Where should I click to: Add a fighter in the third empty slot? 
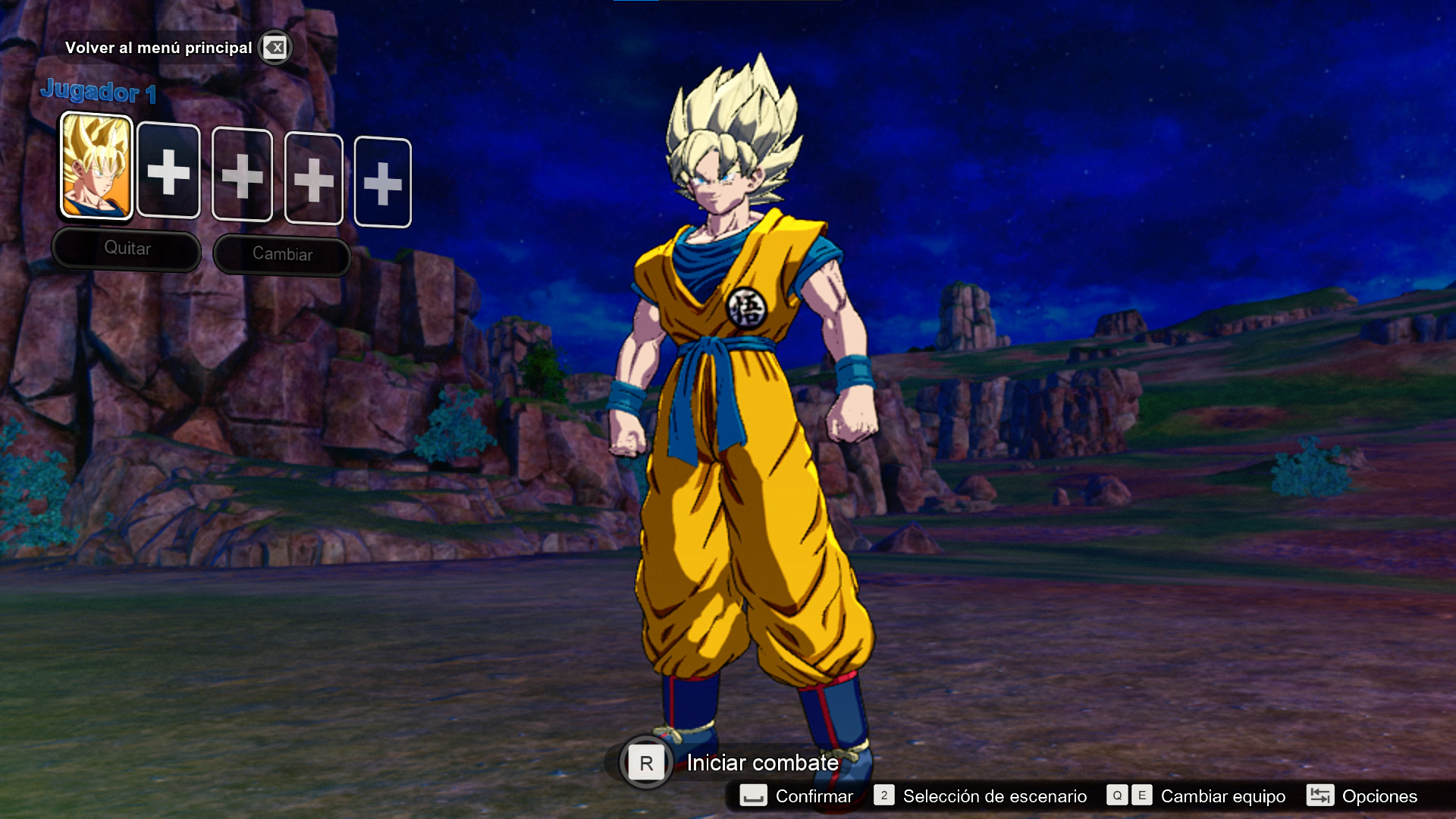[x=242, y=176]
